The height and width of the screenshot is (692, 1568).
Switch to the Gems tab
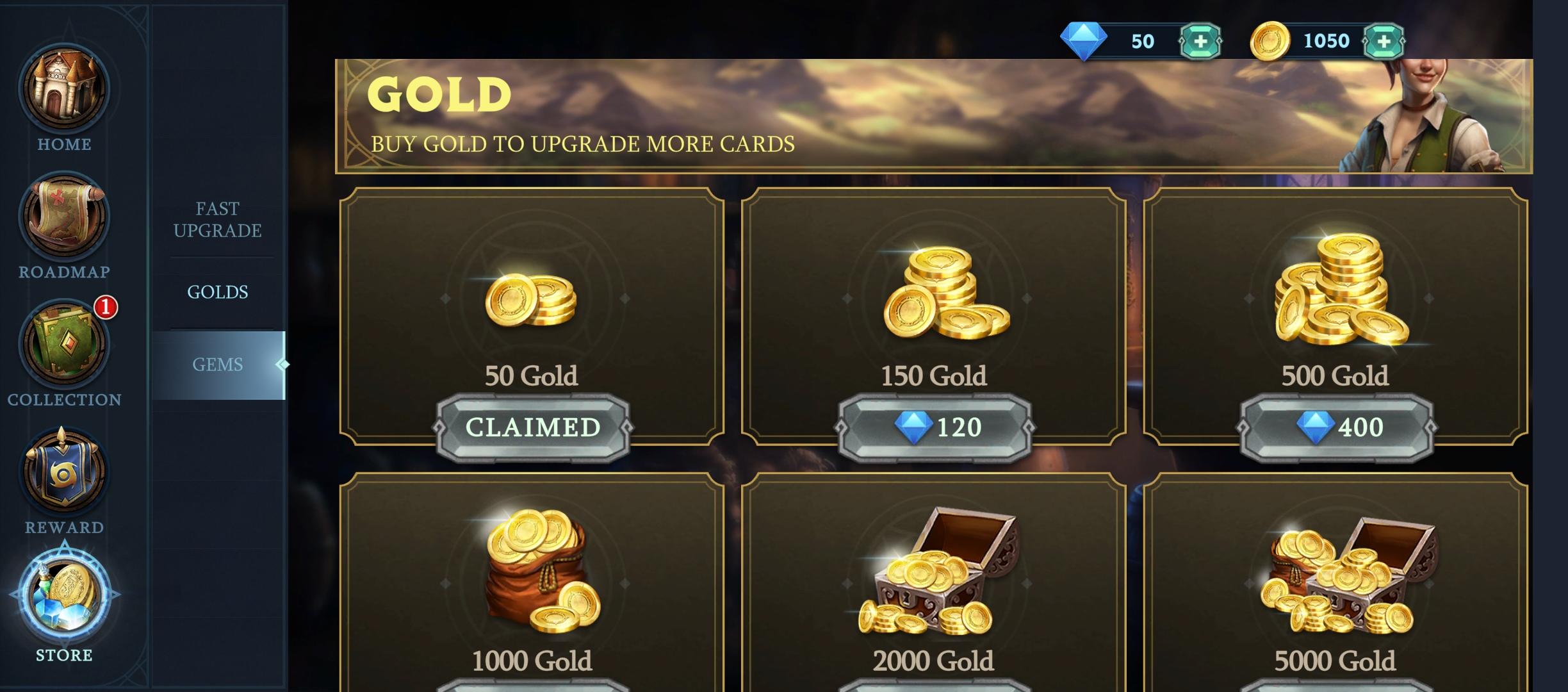click(x=218, y=364)
